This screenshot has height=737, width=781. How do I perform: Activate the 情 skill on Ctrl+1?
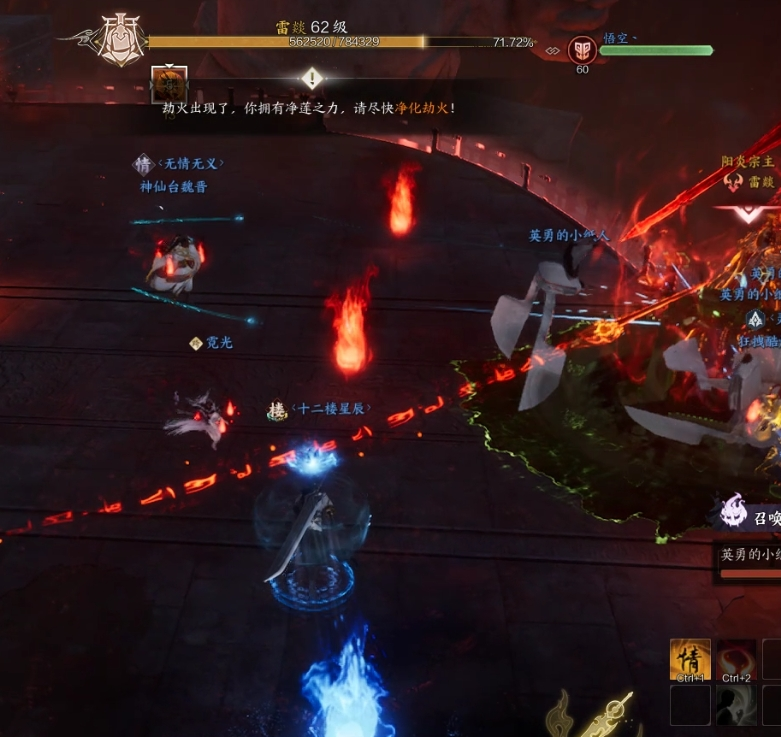[x=690, y=660]
